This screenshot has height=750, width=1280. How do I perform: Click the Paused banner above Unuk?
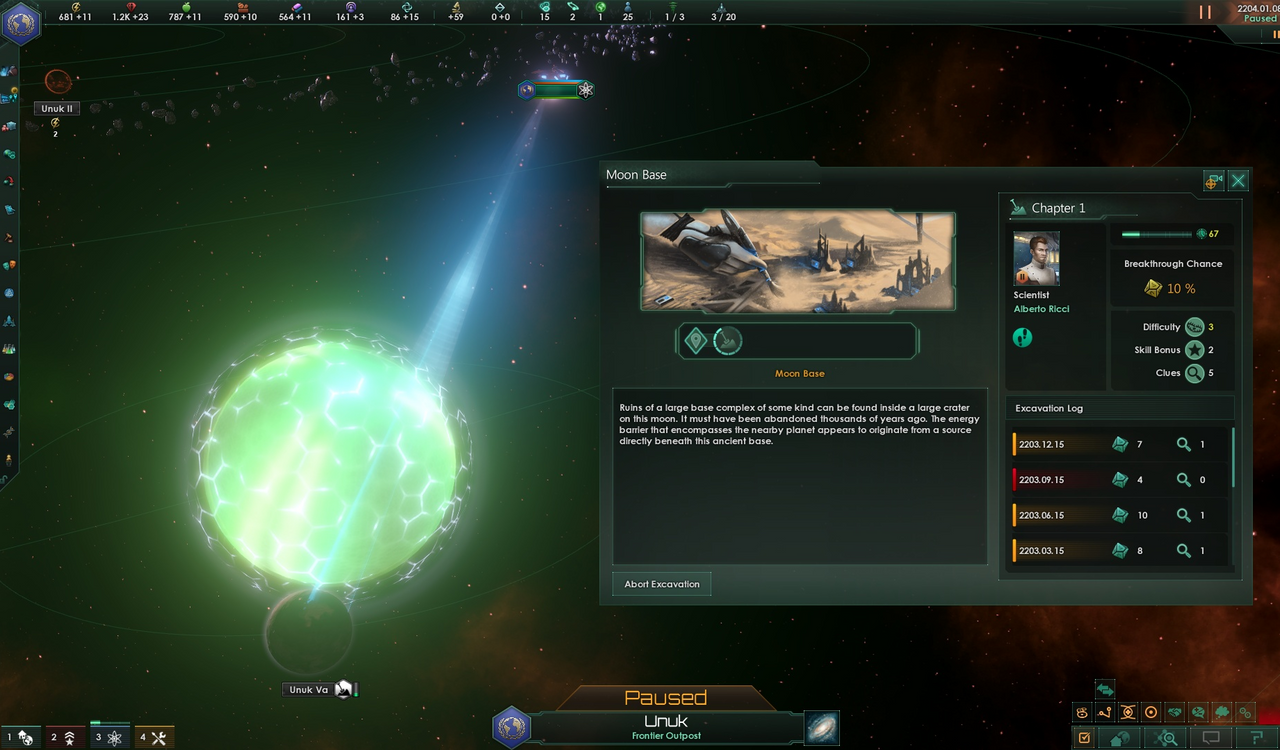[666, 697]
